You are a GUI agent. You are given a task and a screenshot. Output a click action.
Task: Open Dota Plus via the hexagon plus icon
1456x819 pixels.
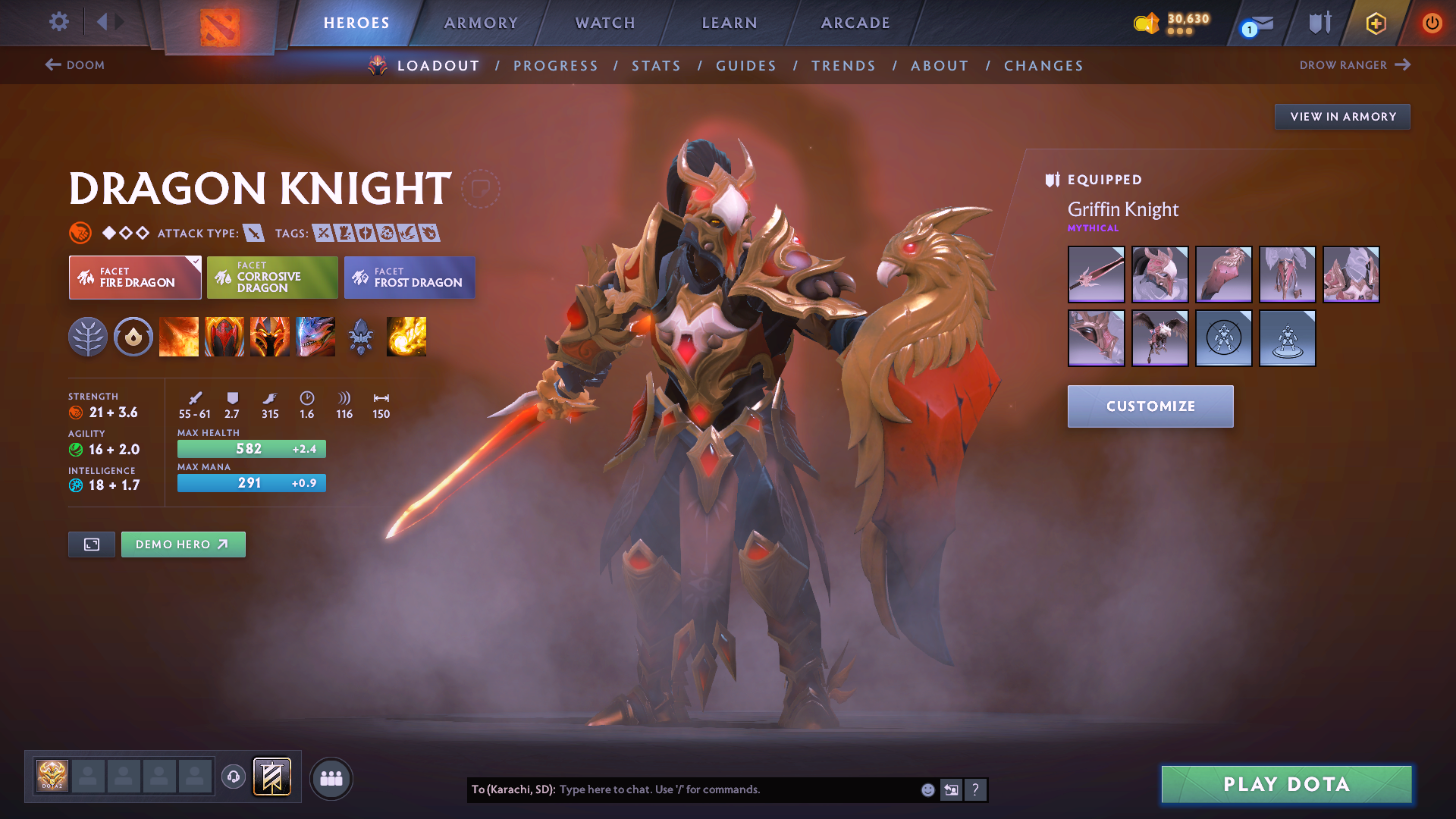(1375, 23)
